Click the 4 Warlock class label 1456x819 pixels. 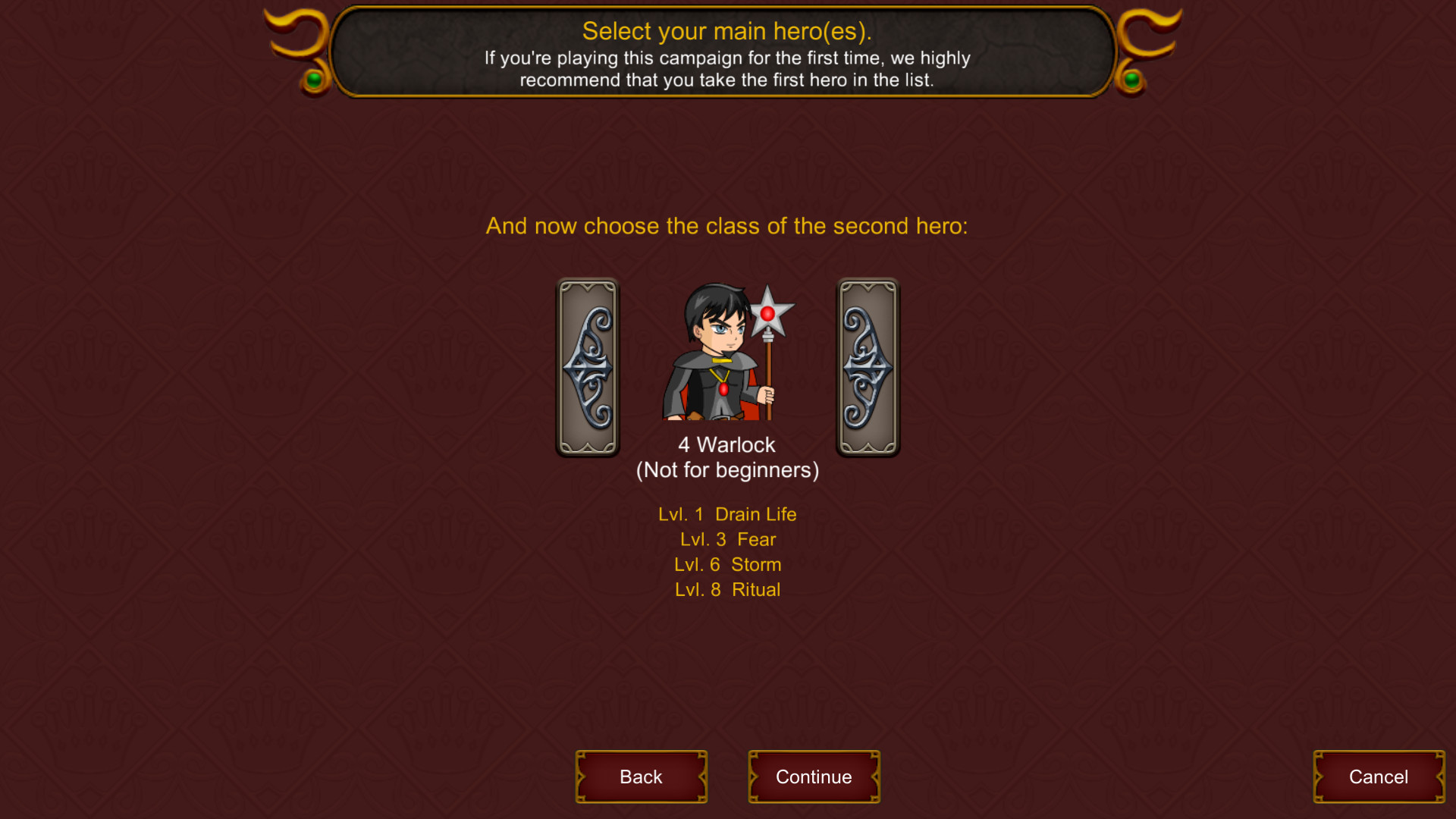pyautogui.click(x=726, y=445)
